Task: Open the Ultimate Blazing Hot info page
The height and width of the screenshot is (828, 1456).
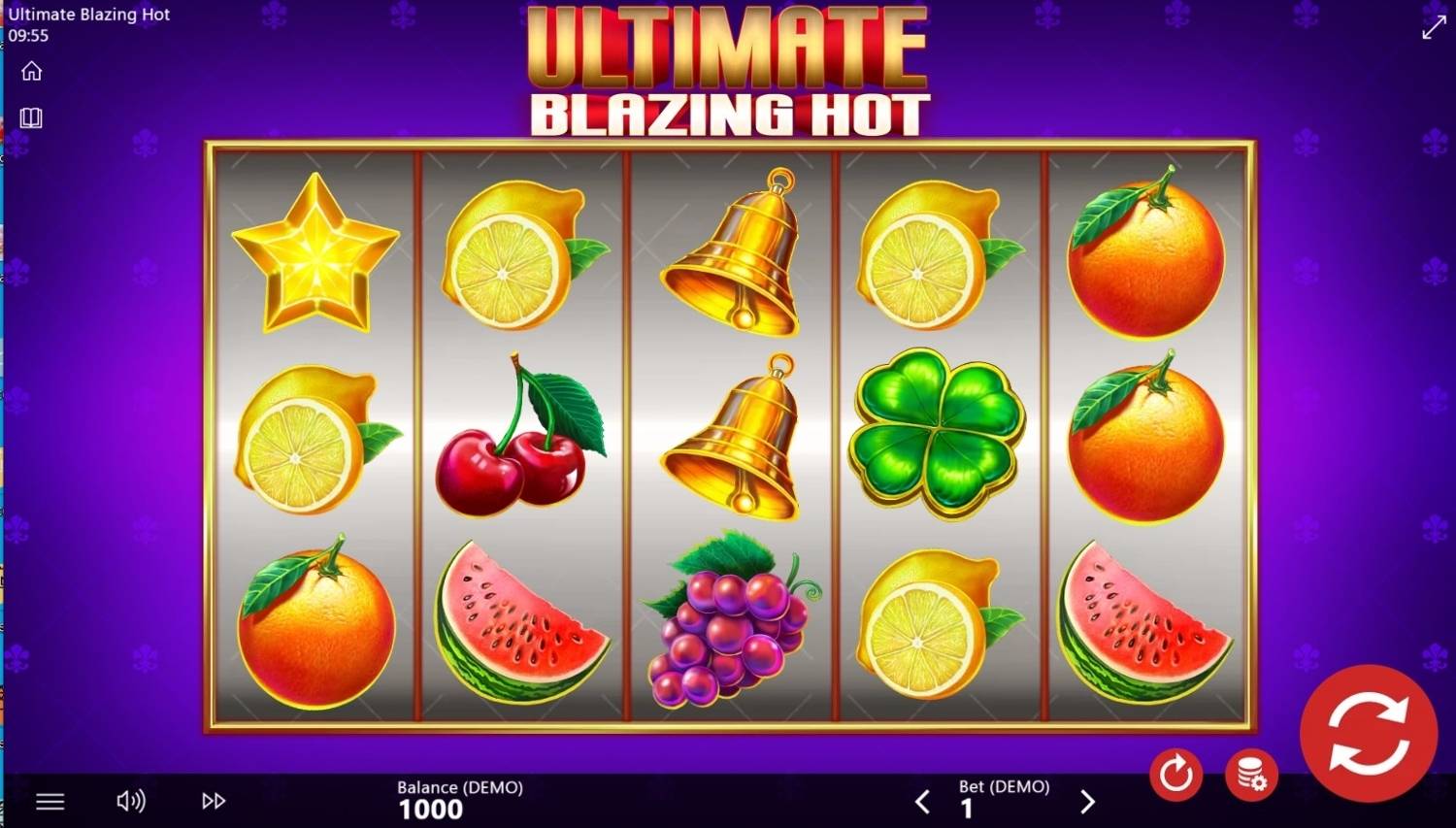Action: pyautogui.click(x=32, y=117)
